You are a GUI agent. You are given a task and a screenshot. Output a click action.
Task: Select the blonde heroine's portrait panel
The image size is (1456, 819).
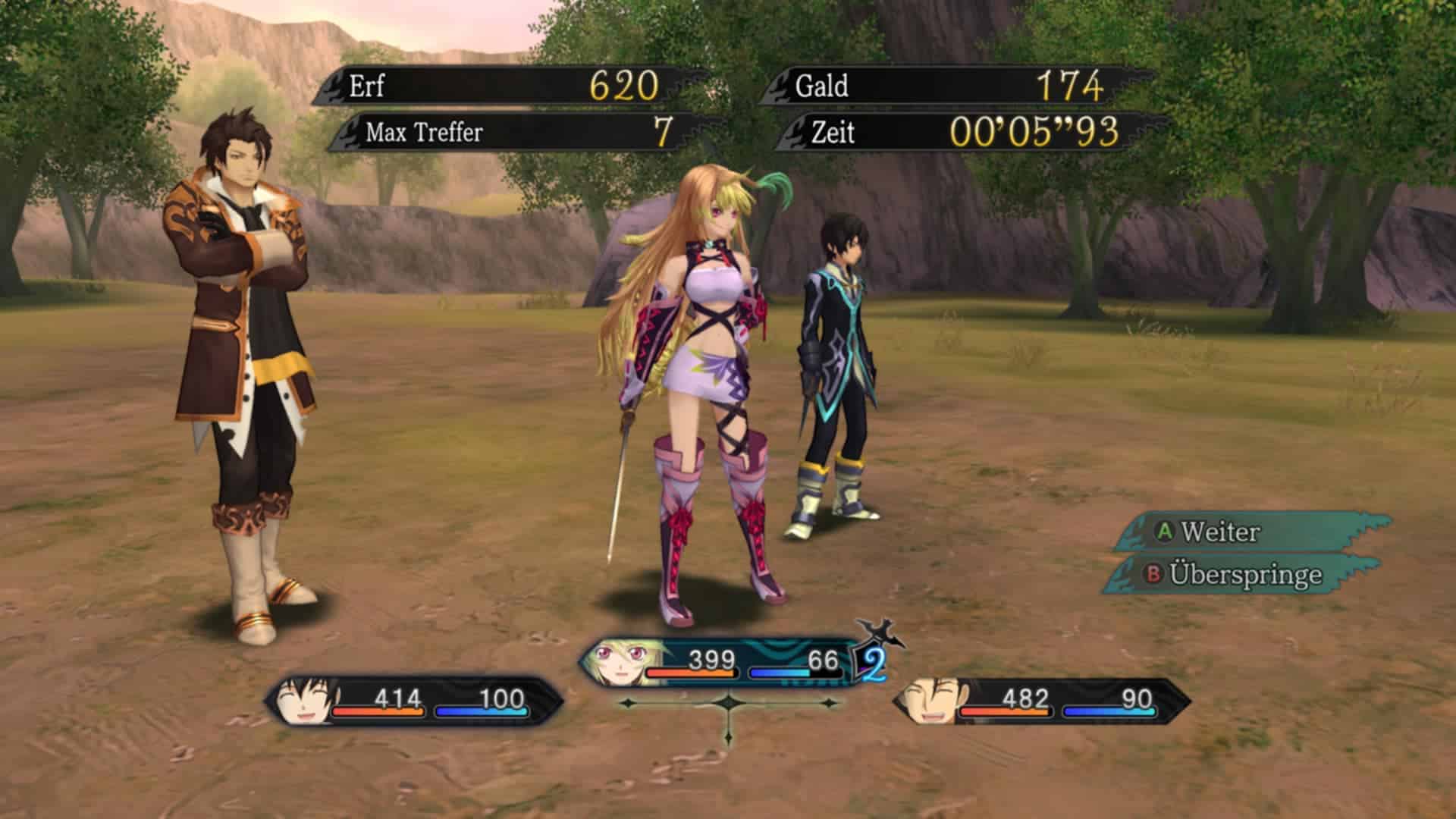click(623, 661)
